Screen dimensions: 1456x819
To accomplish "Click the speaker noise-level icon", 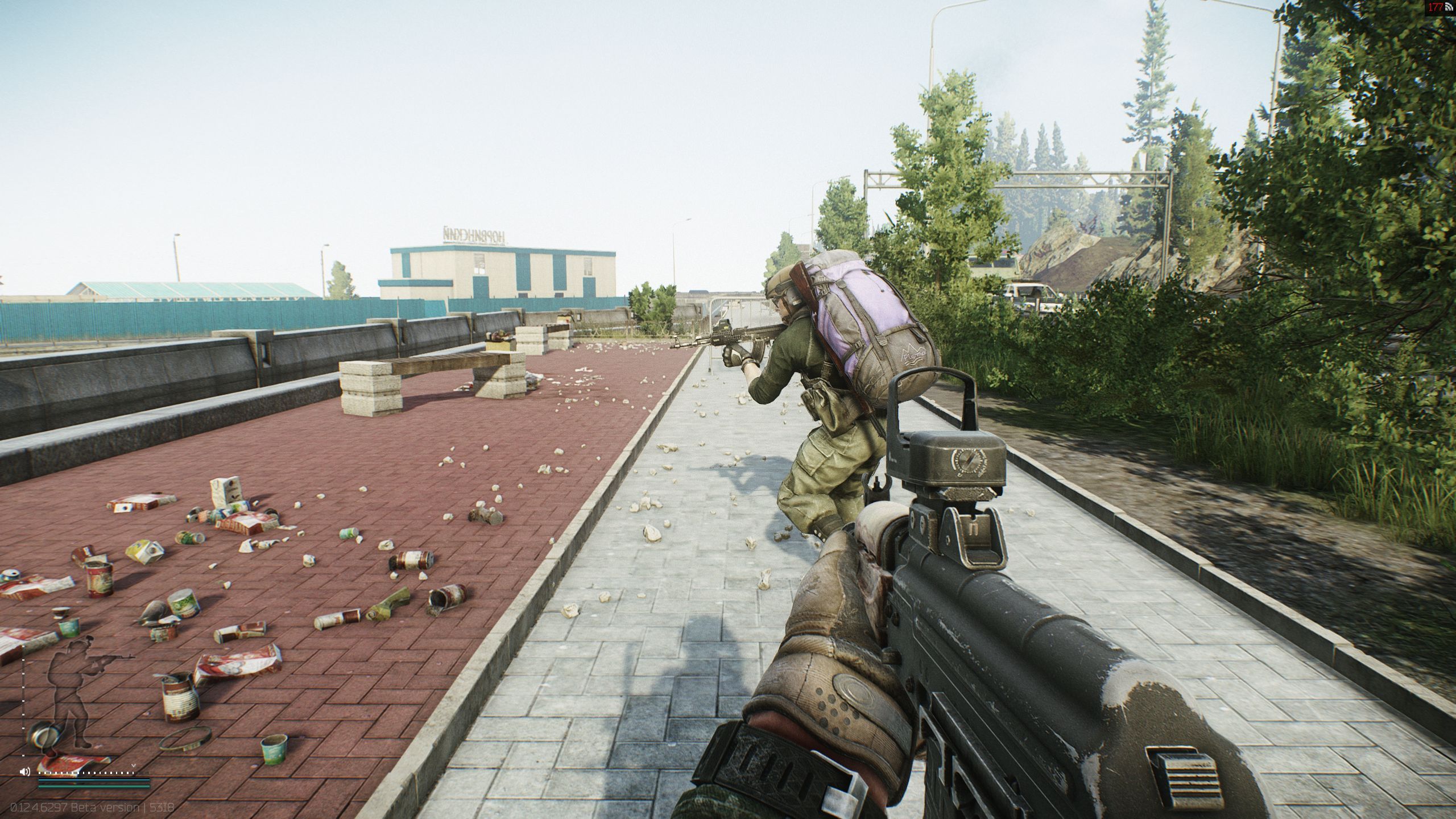I will [24, 772].
